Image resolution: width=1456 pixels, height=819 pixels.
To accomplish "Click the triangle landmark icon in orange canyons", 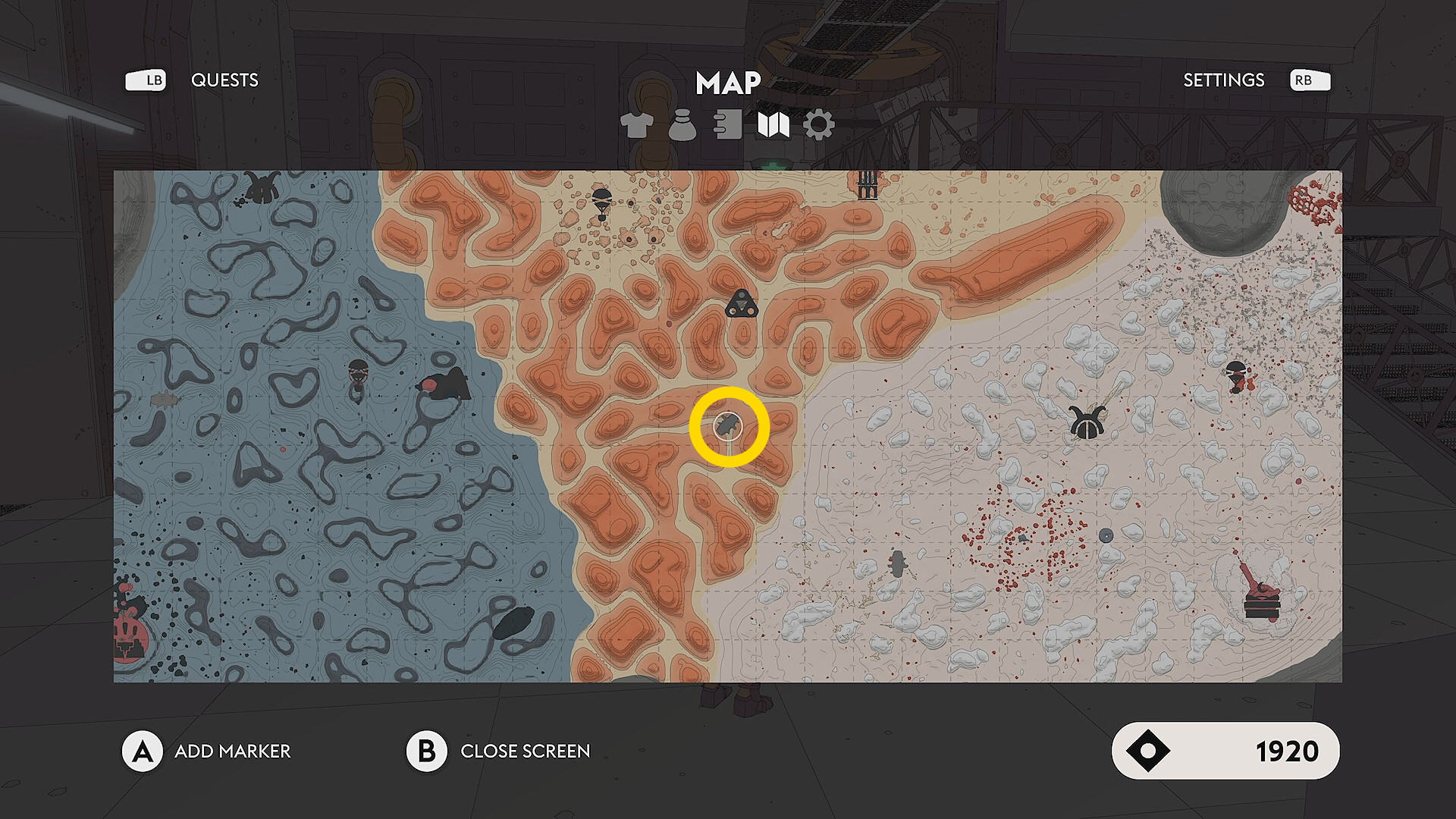I will click(x=741, y=304).
